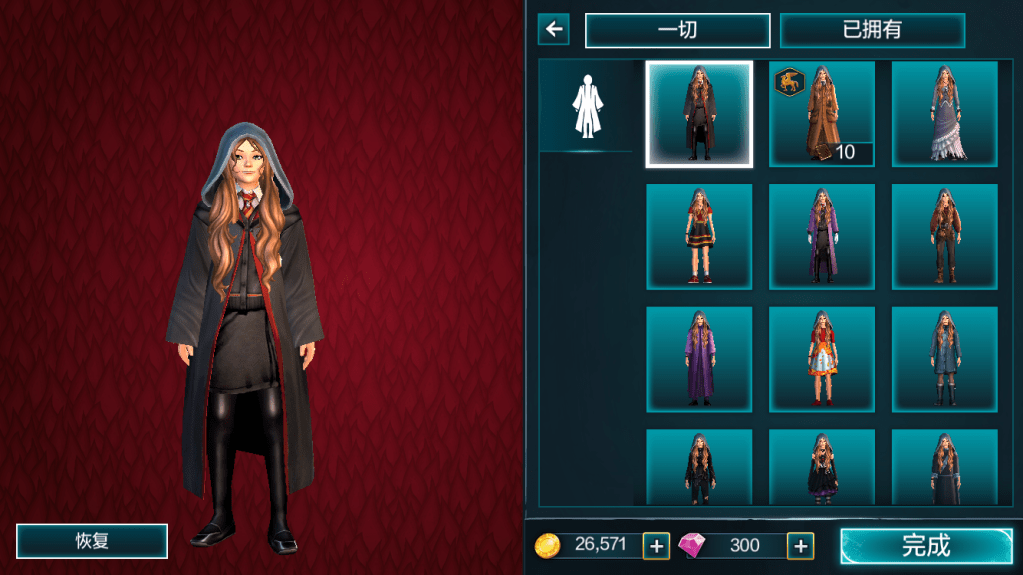The image size is (1023, 575).
Task: Confirm with the 完成 button
Action: pyautogui.click(x=926, y=545)
